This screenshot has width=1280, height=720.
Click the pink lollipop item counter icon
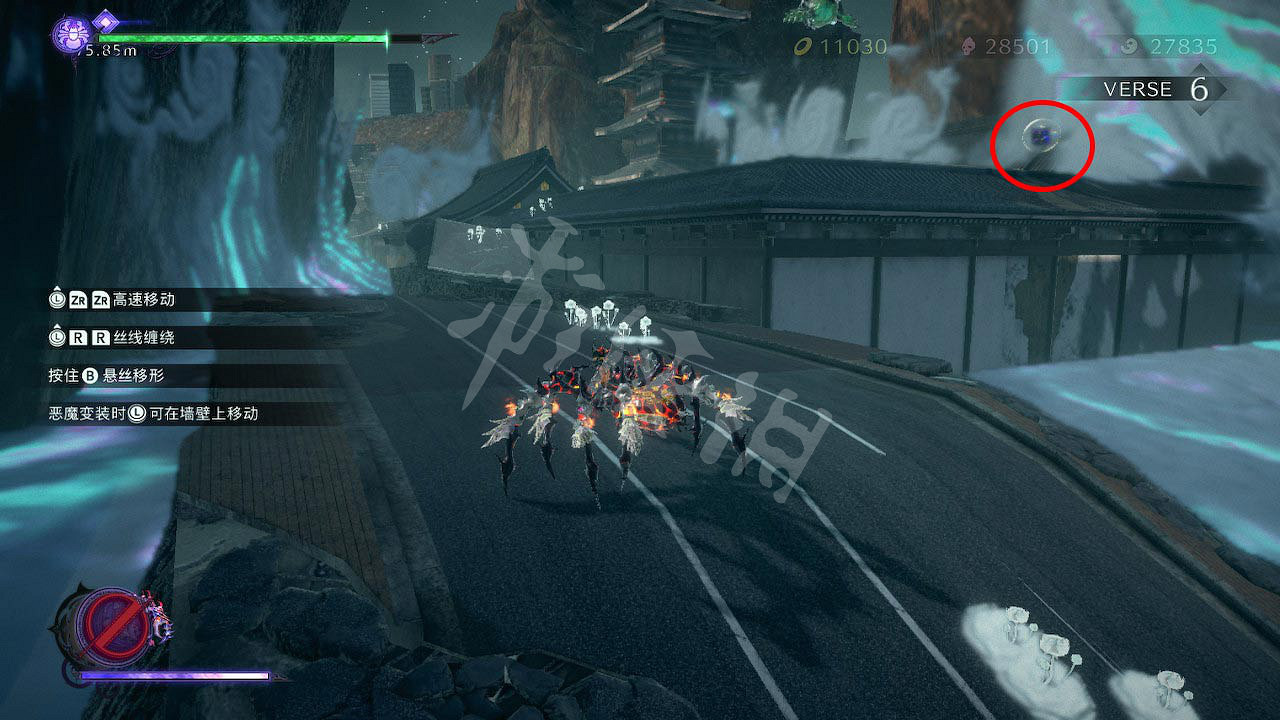tap(967, 45)
